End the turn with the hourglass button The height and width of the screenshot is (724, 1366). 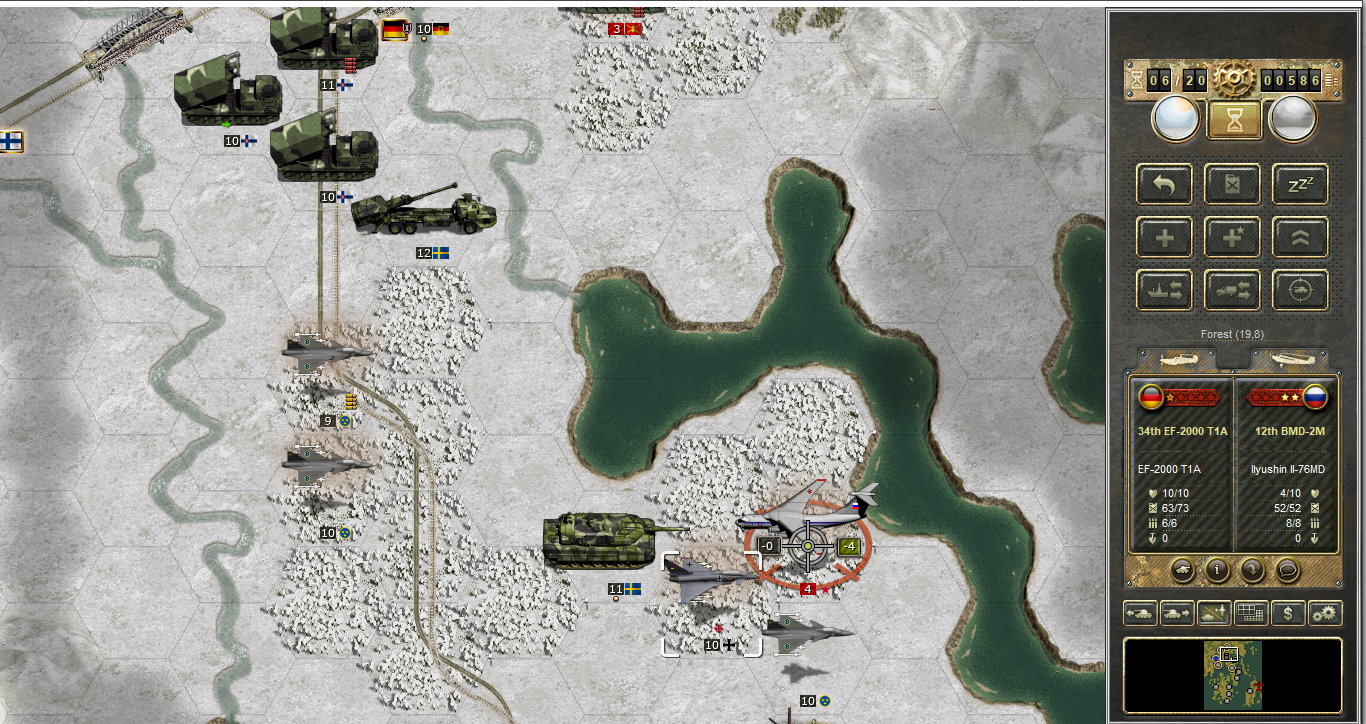pos(1232,119)
